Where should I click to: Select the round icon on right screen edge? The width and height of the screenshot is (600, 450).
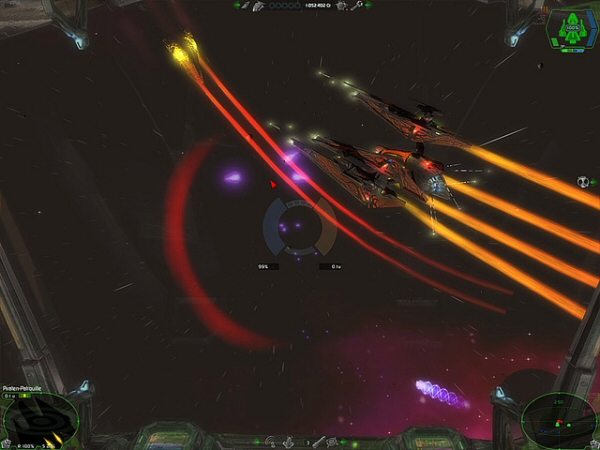[583, 183]
